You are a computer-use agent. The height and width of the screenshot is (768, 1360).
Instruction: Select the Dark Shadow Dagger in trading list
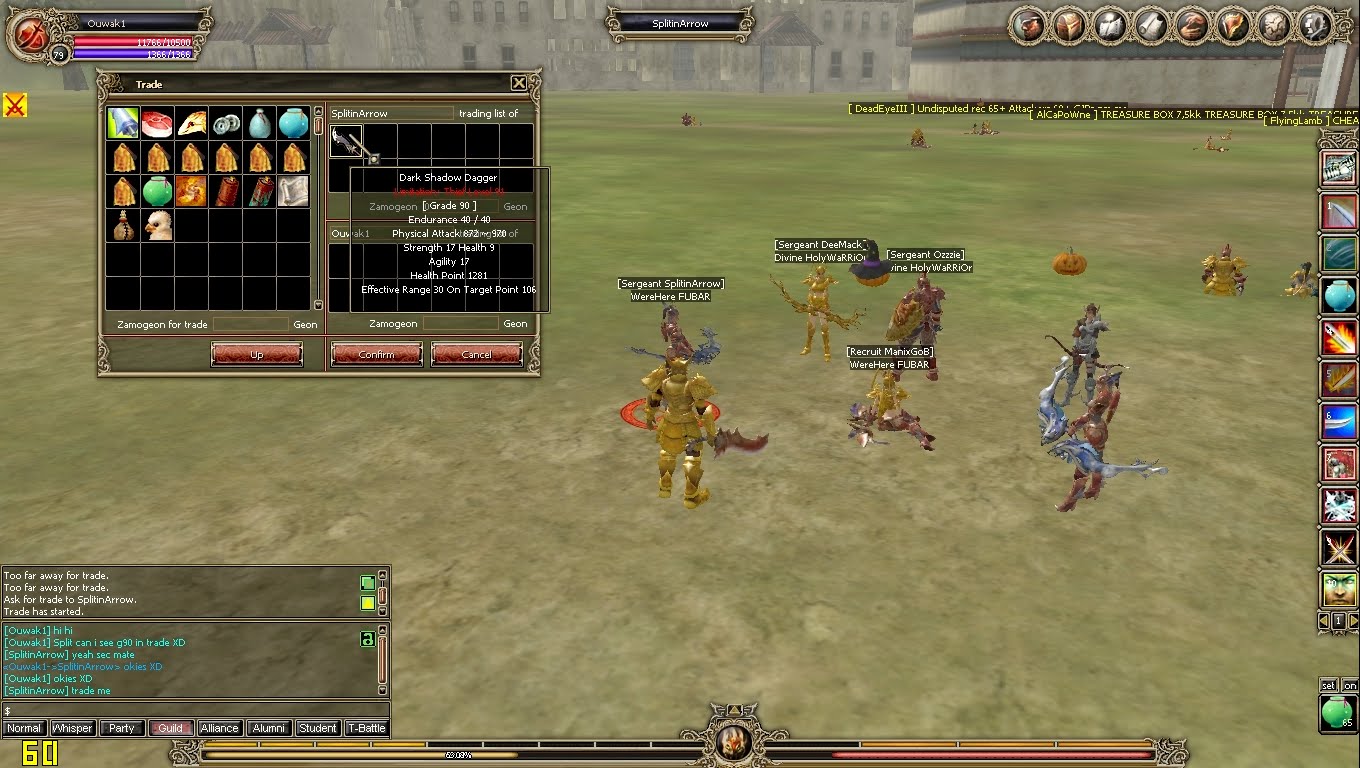(345, 141)
